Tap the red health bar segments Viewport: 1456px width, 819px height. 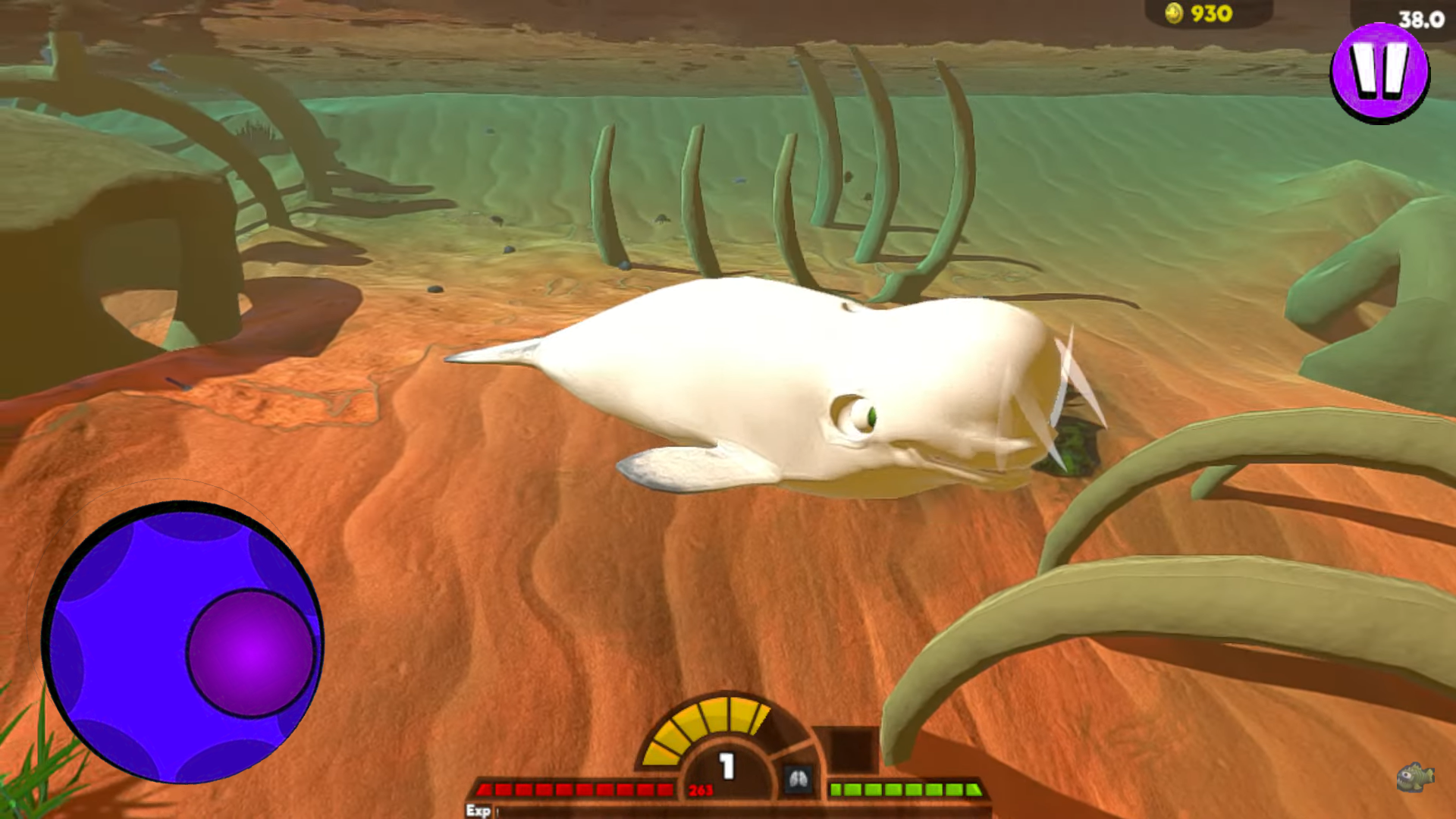(576, 789)
